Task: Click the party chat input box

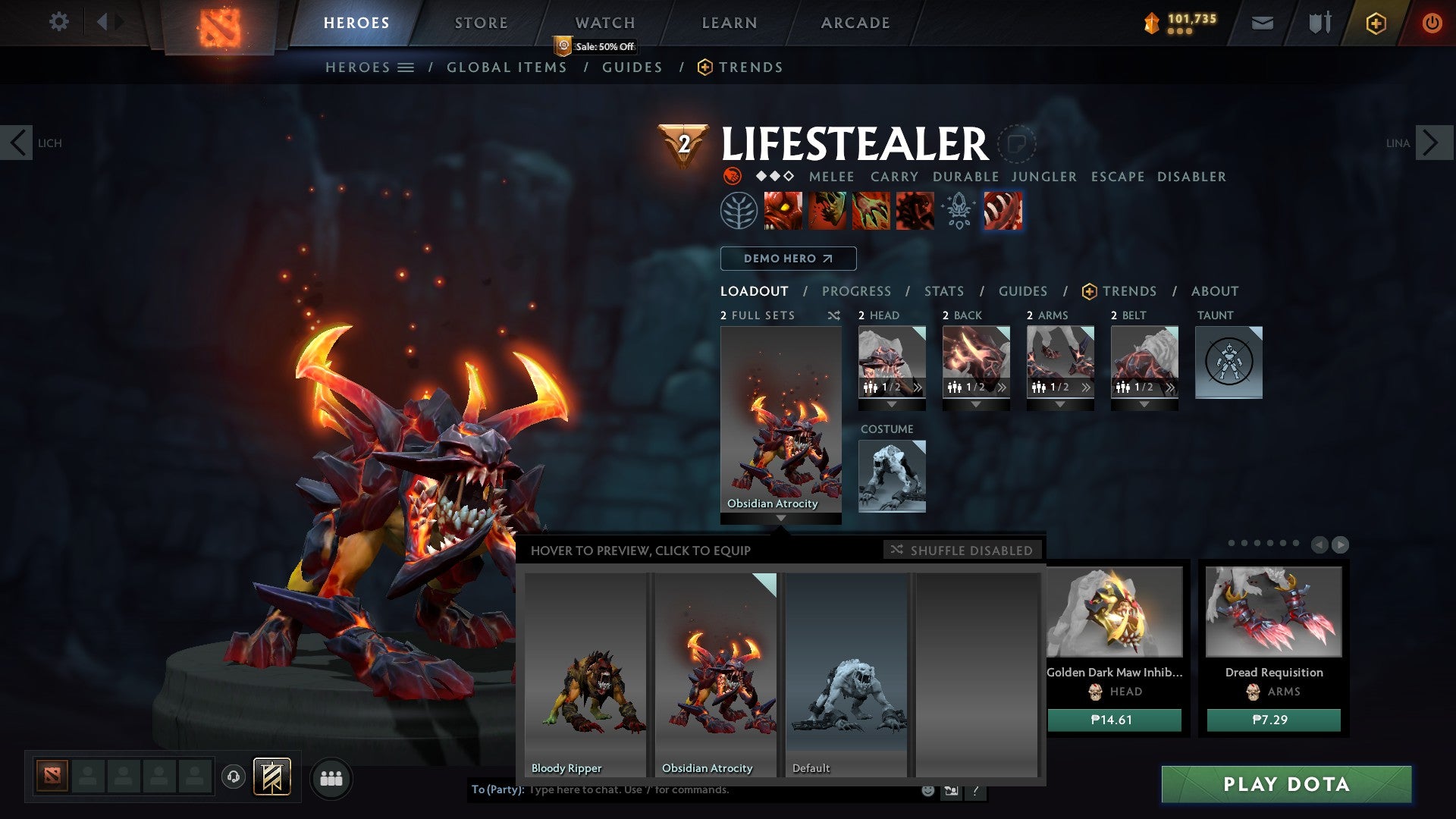Action: pos(720,790)
